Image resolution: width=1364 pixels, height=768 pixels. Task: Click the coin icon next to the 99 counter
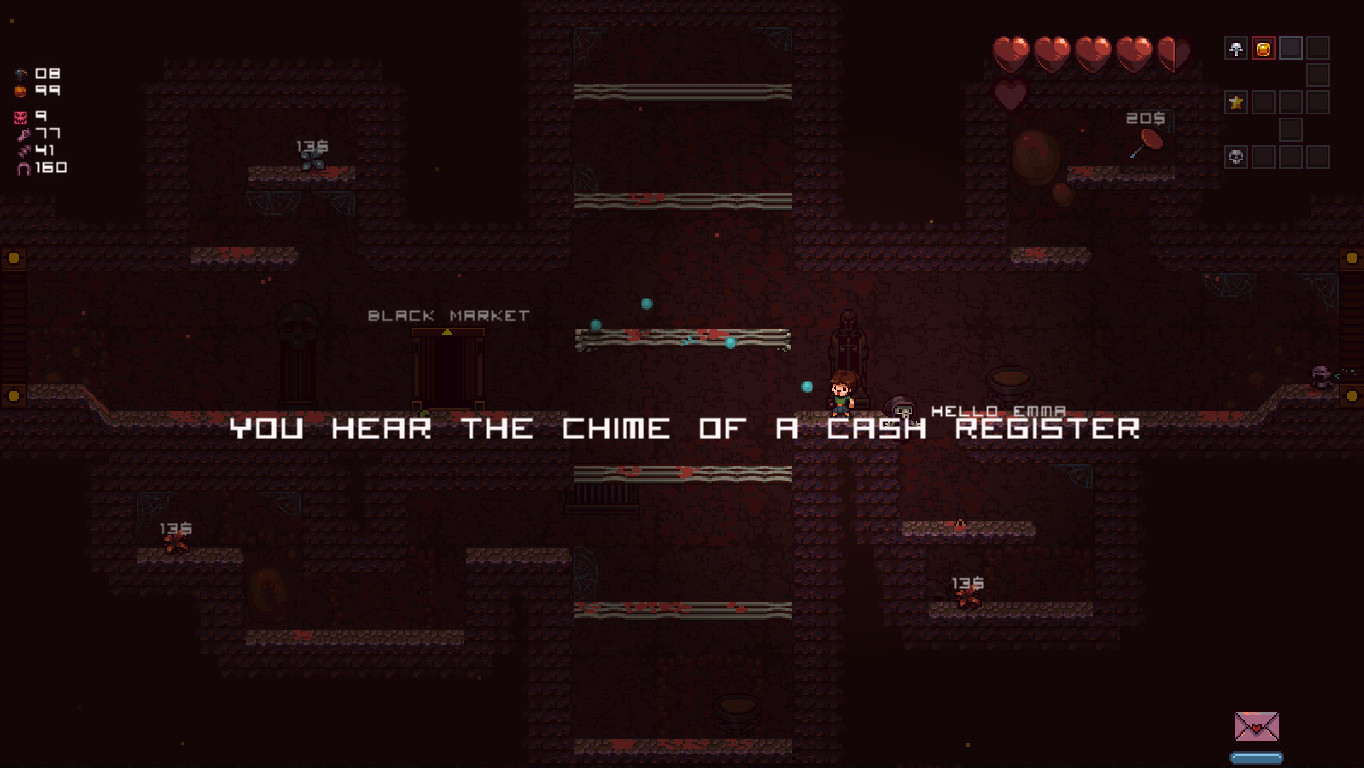tap(20, 90)
